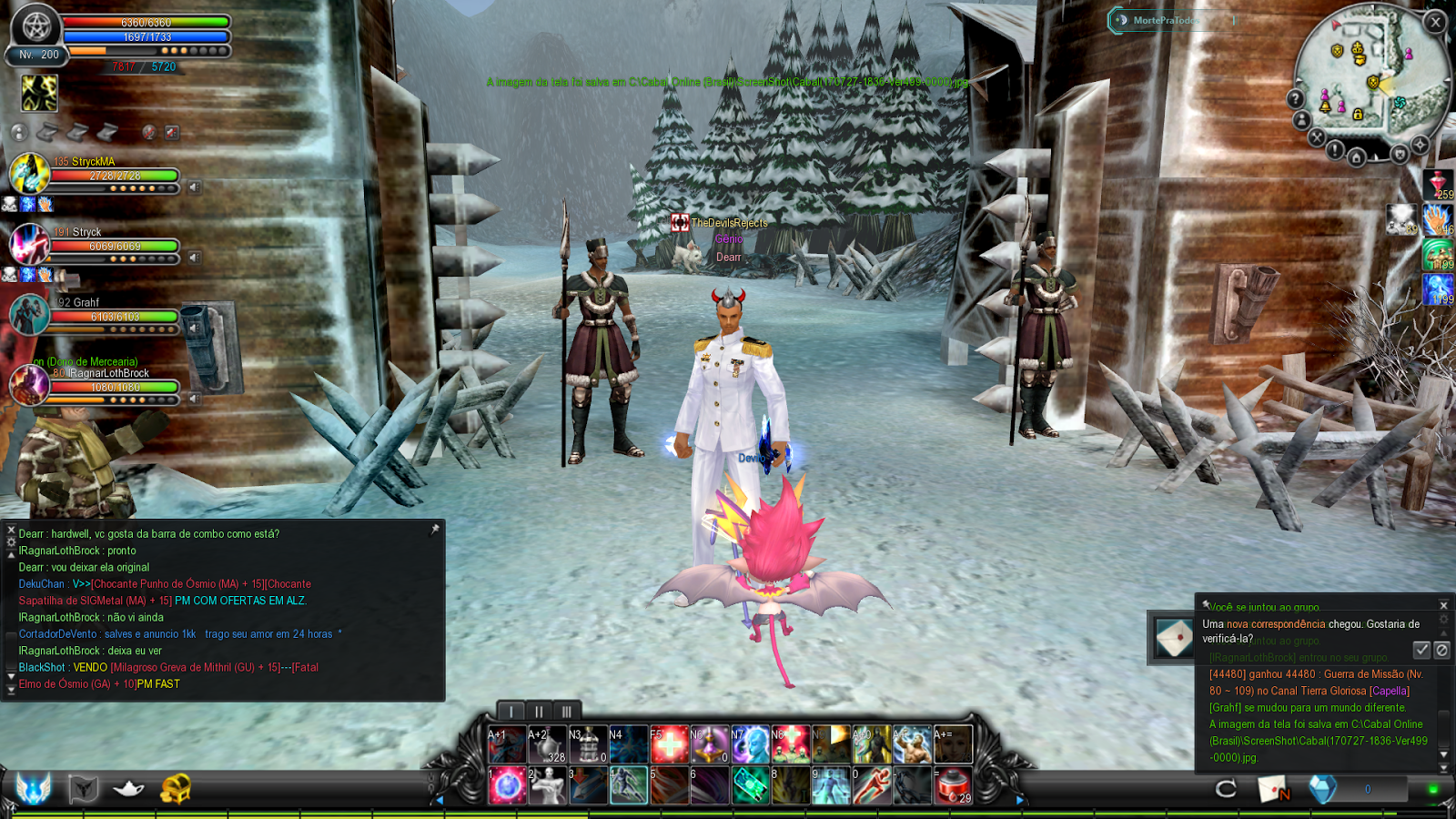The height and width of the screenshot is (819, 1456).
Task: Accept the new mail prompt with the checkmark
Action: (x=1421, y=651)
